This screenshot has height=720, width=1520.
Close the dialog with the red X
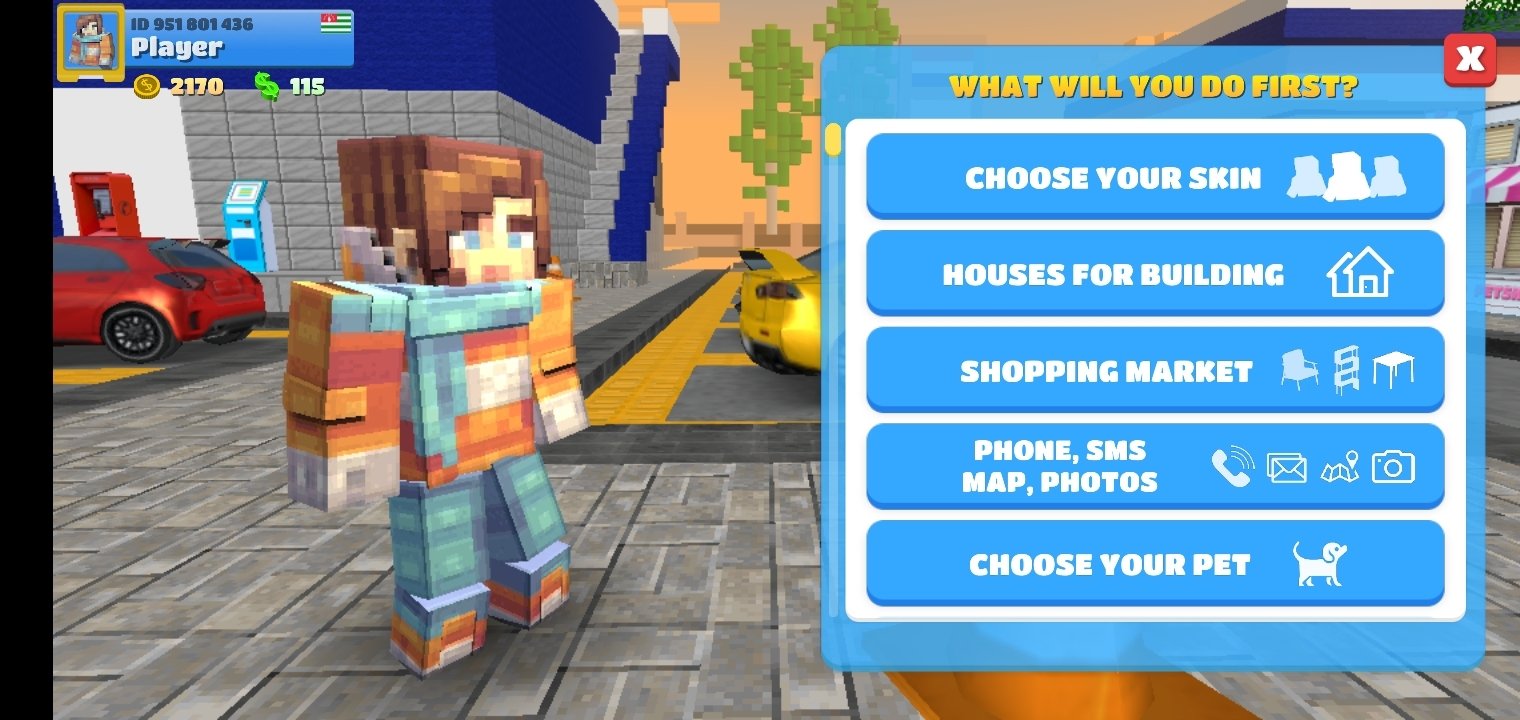click(x=1470, y=59)
